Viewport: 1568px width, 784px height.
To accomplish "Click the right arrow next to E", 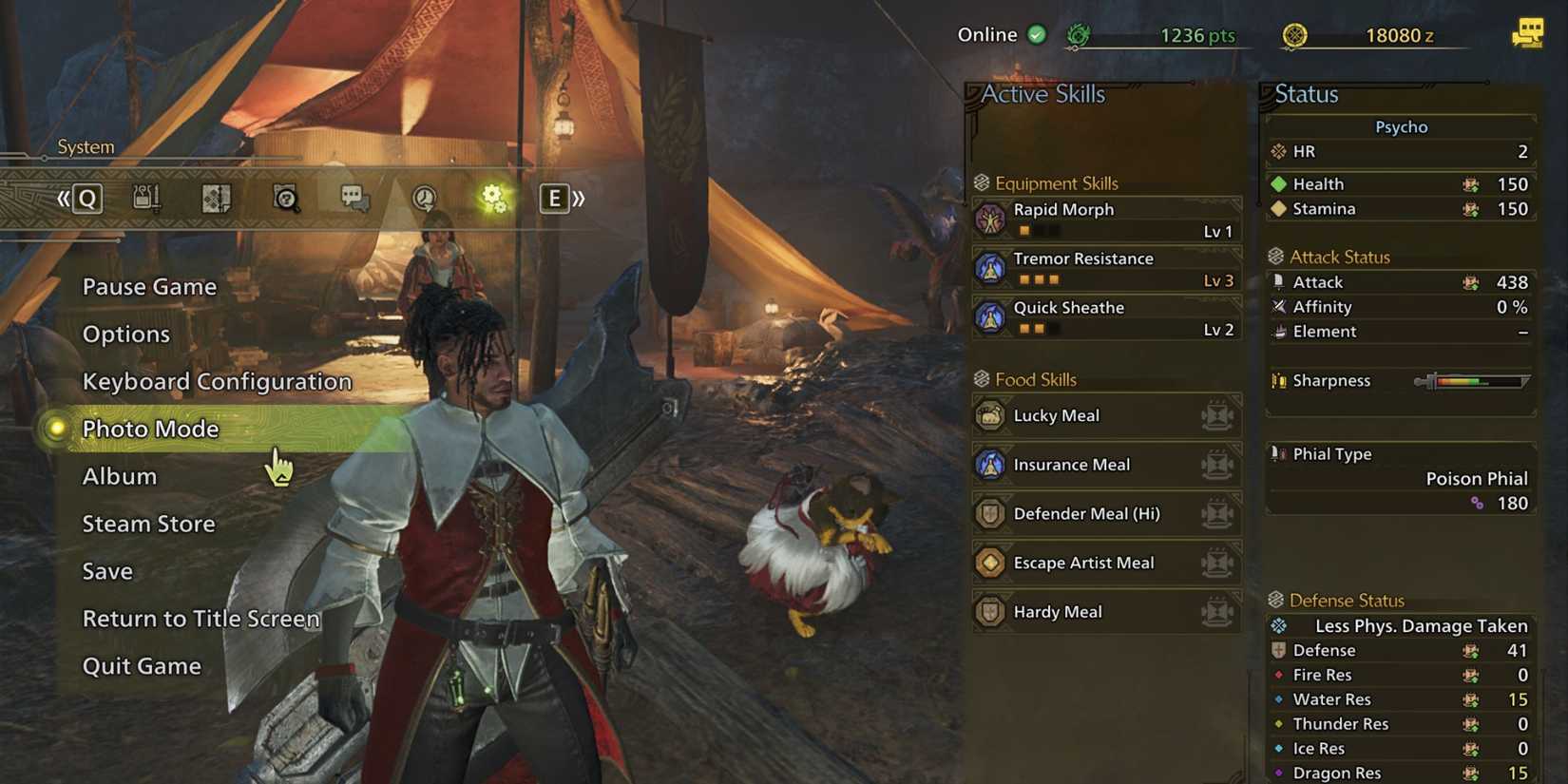I will pyautogui.click(x=577, y=199).
